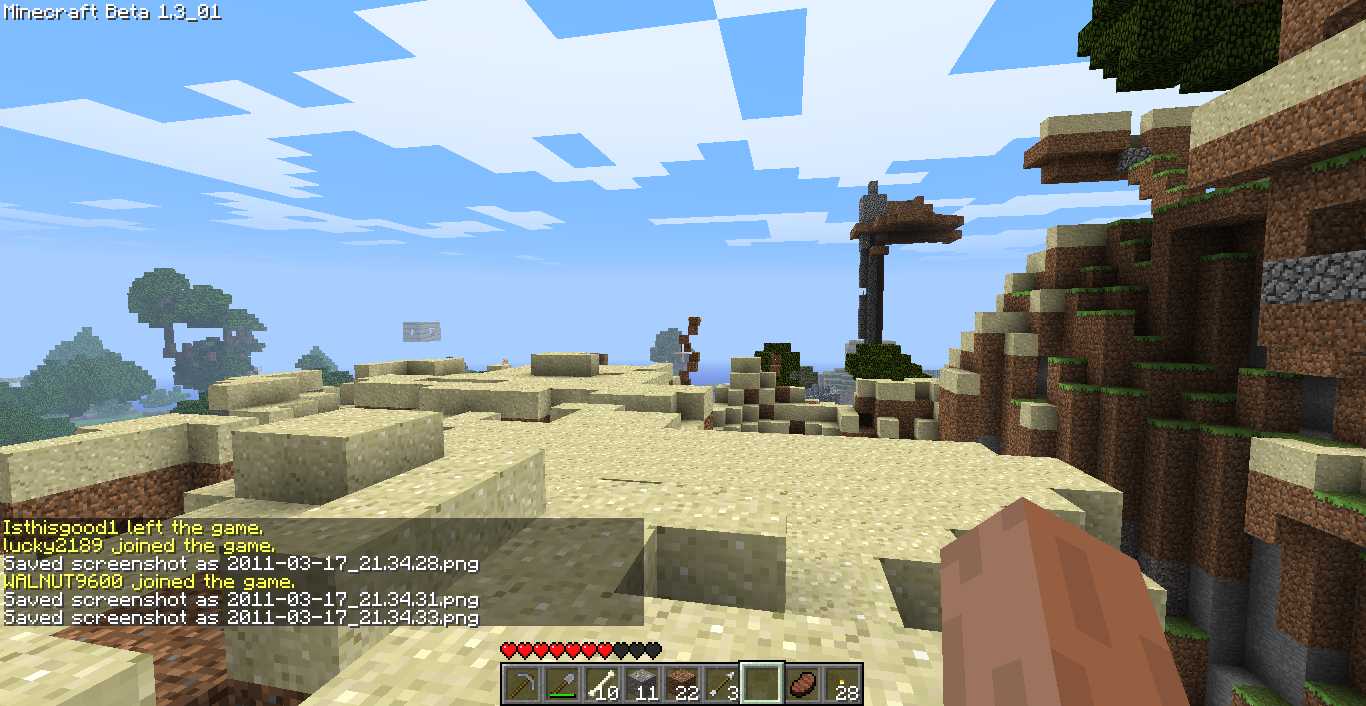This screenshot has height=706, width=1366.
Task: Select the stack of 10 bones
Action: tap(601, 685)
